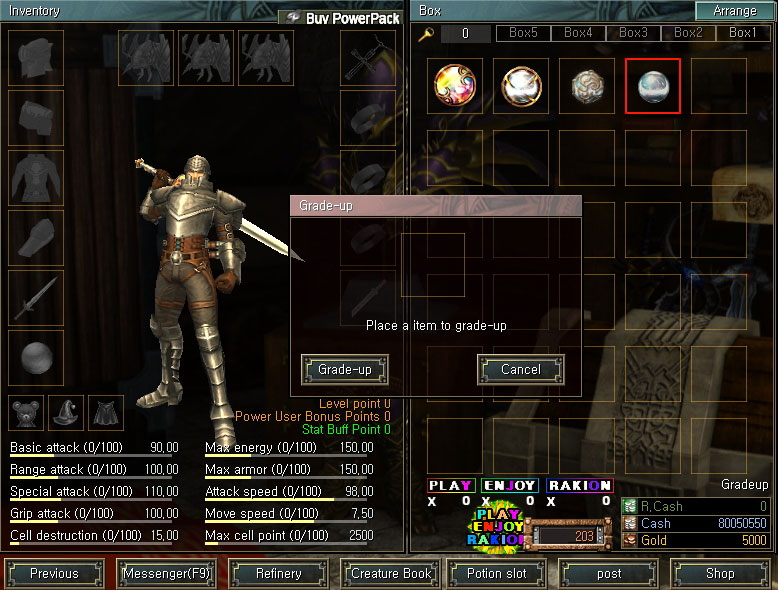
Task: Pick the white winged orb item
Action: click(521, 86)
